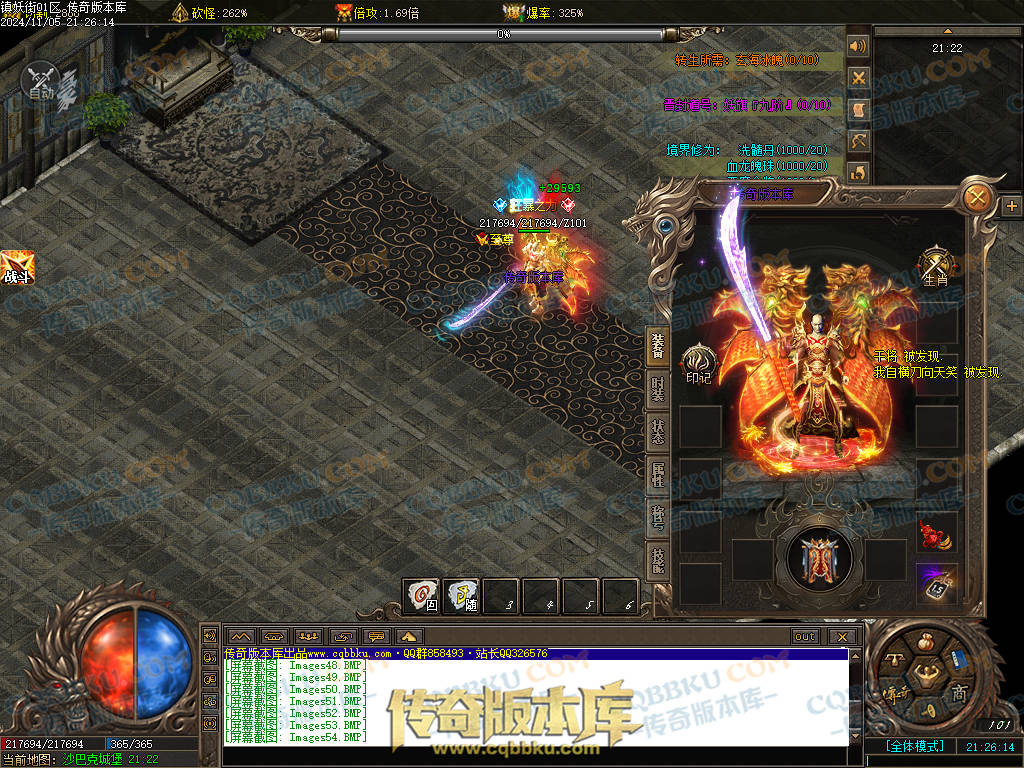Use the 回 scroll in the first hotbar slot
The width and height of the screenshot is (1024, 768).
(422, 596)
